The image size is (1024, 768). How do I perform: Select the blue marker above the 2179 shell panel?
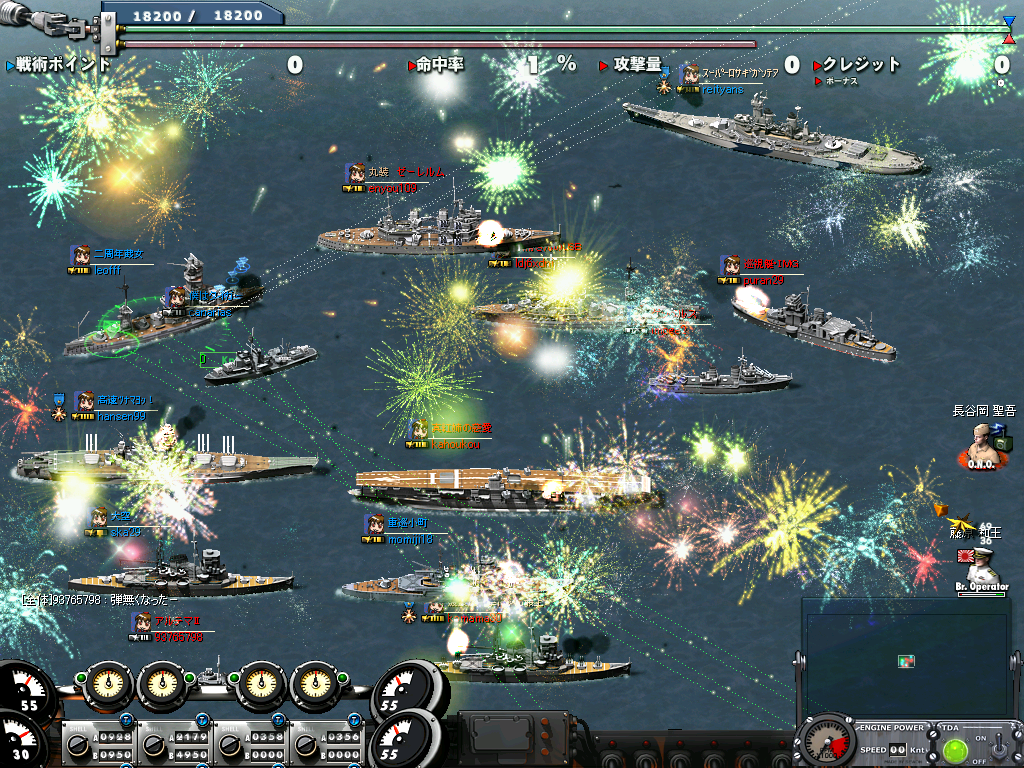pyautogui.click(x=202, y=720)
